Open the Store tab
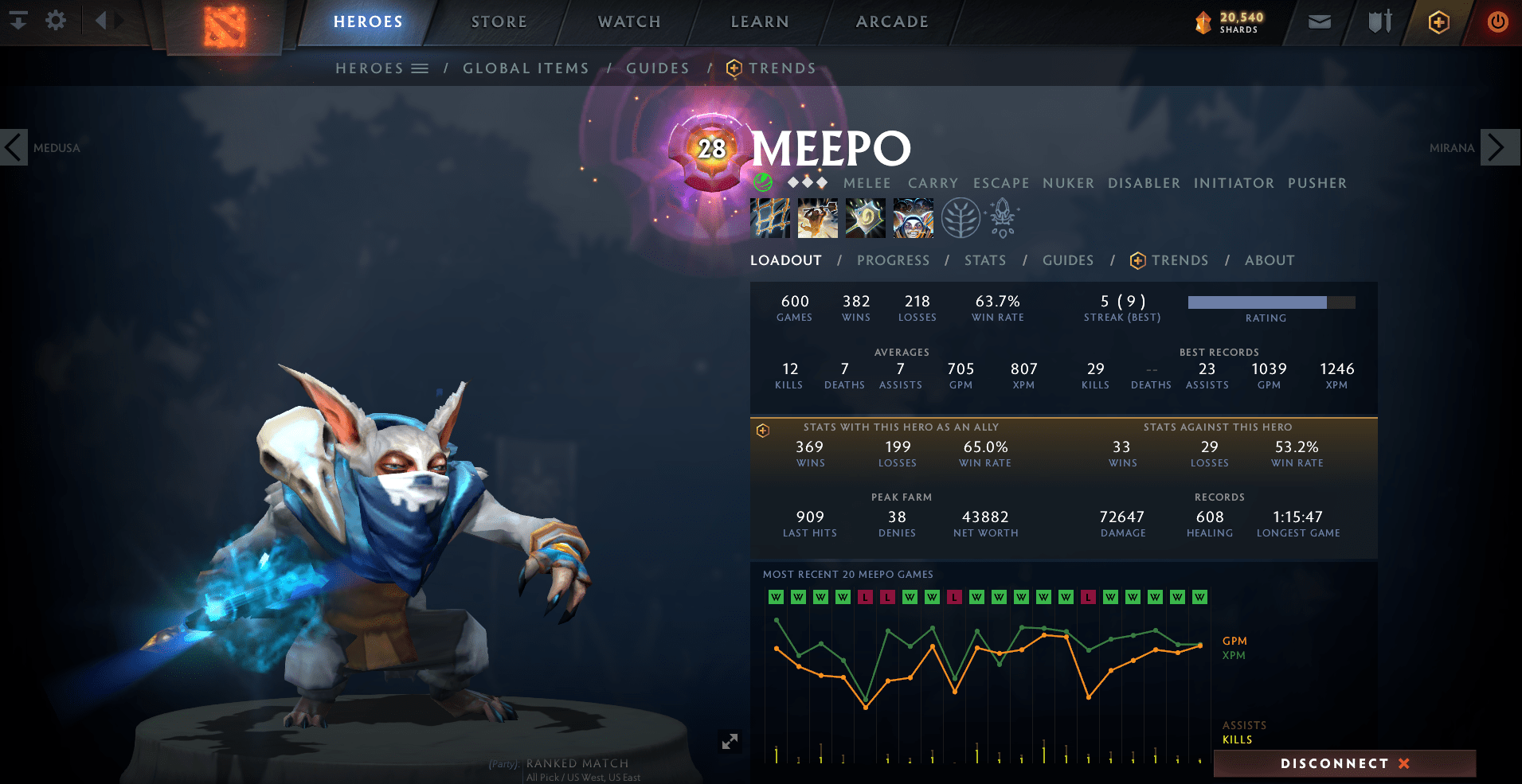This screenshot has width=1522, height=784. tap(499, 22)
